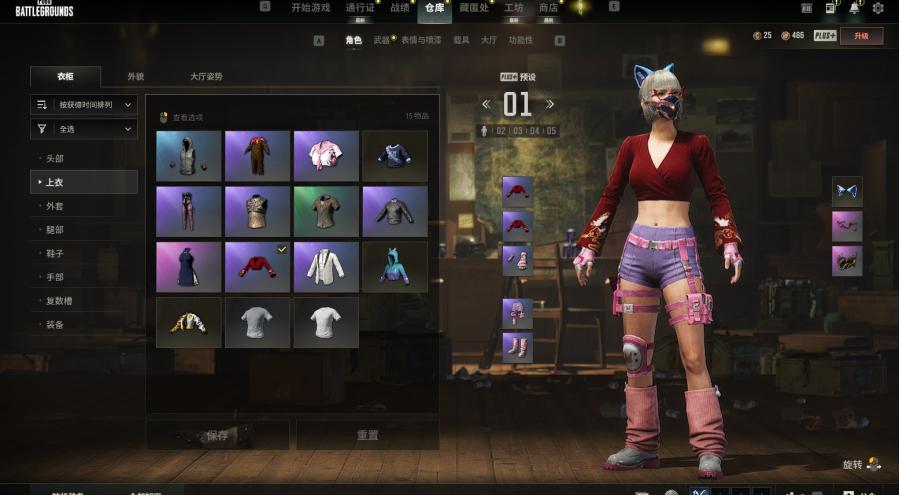Open the 开始游戏 (Play) top menu
Viewport: 900px width, 495px height.
coord(308,7)
